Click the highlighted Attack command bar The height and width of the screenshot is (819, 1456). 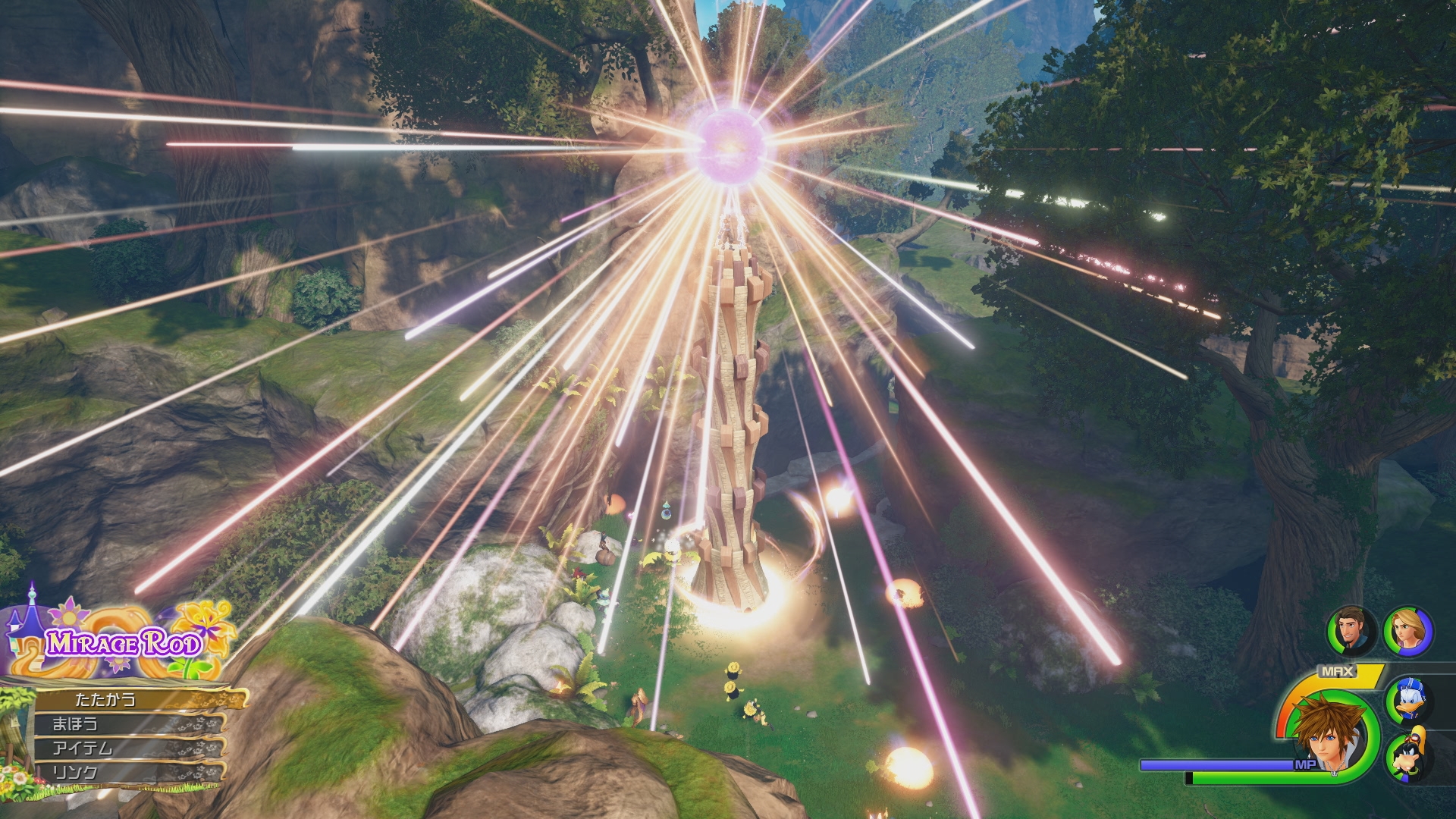point(105,699)
